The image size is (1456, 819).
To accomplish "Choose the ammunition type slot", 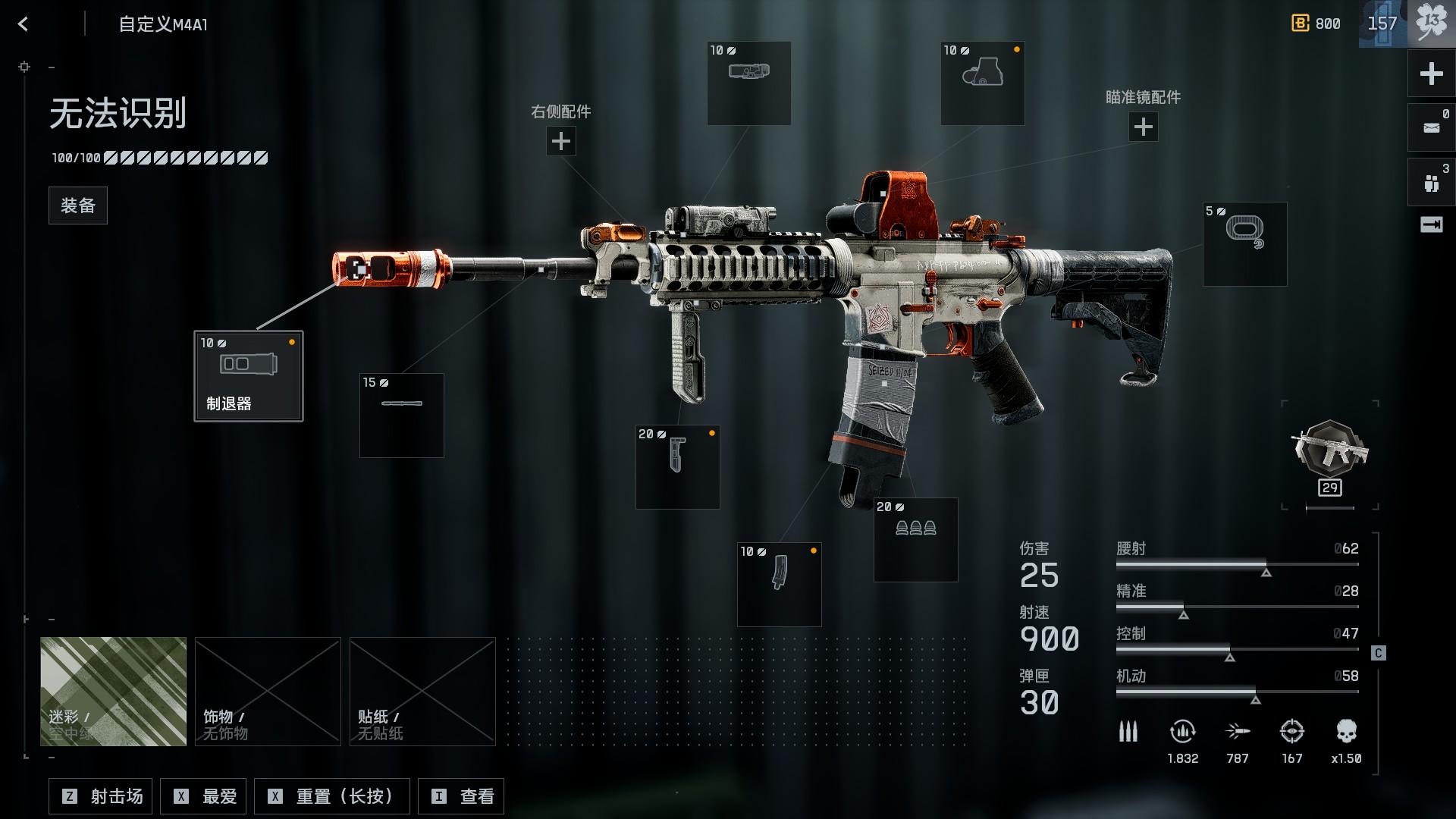I will (915, 539).
